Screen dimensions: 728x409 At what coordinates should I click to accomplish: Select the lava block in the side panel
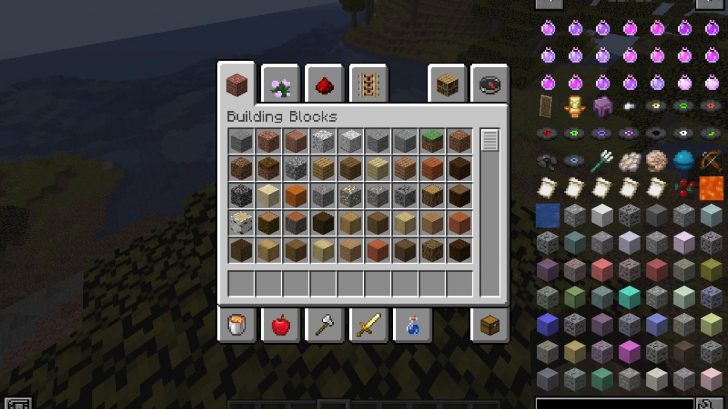[x=711, y=187]
